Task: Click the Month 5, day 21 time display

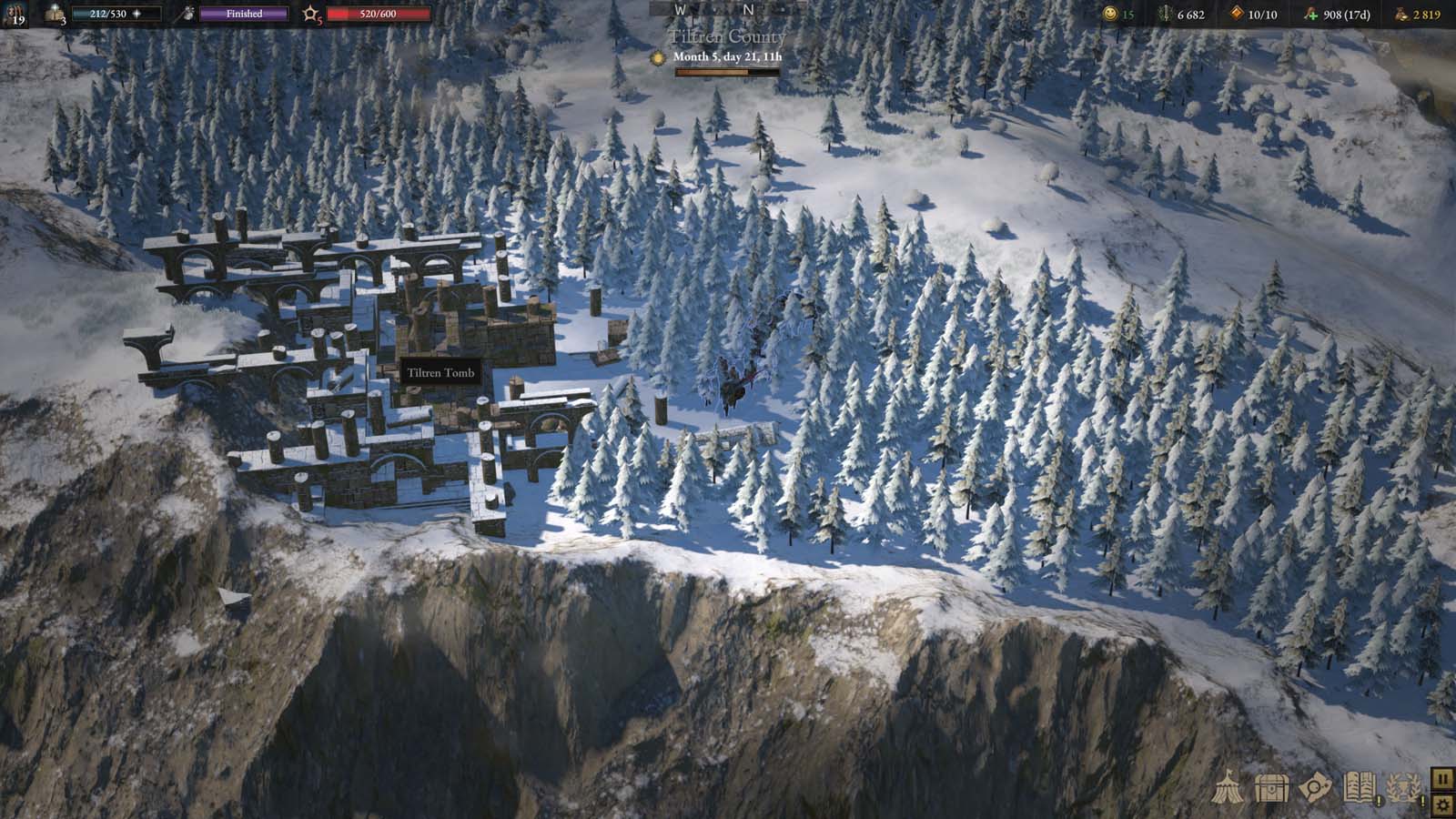Action: tap(730, 57)
